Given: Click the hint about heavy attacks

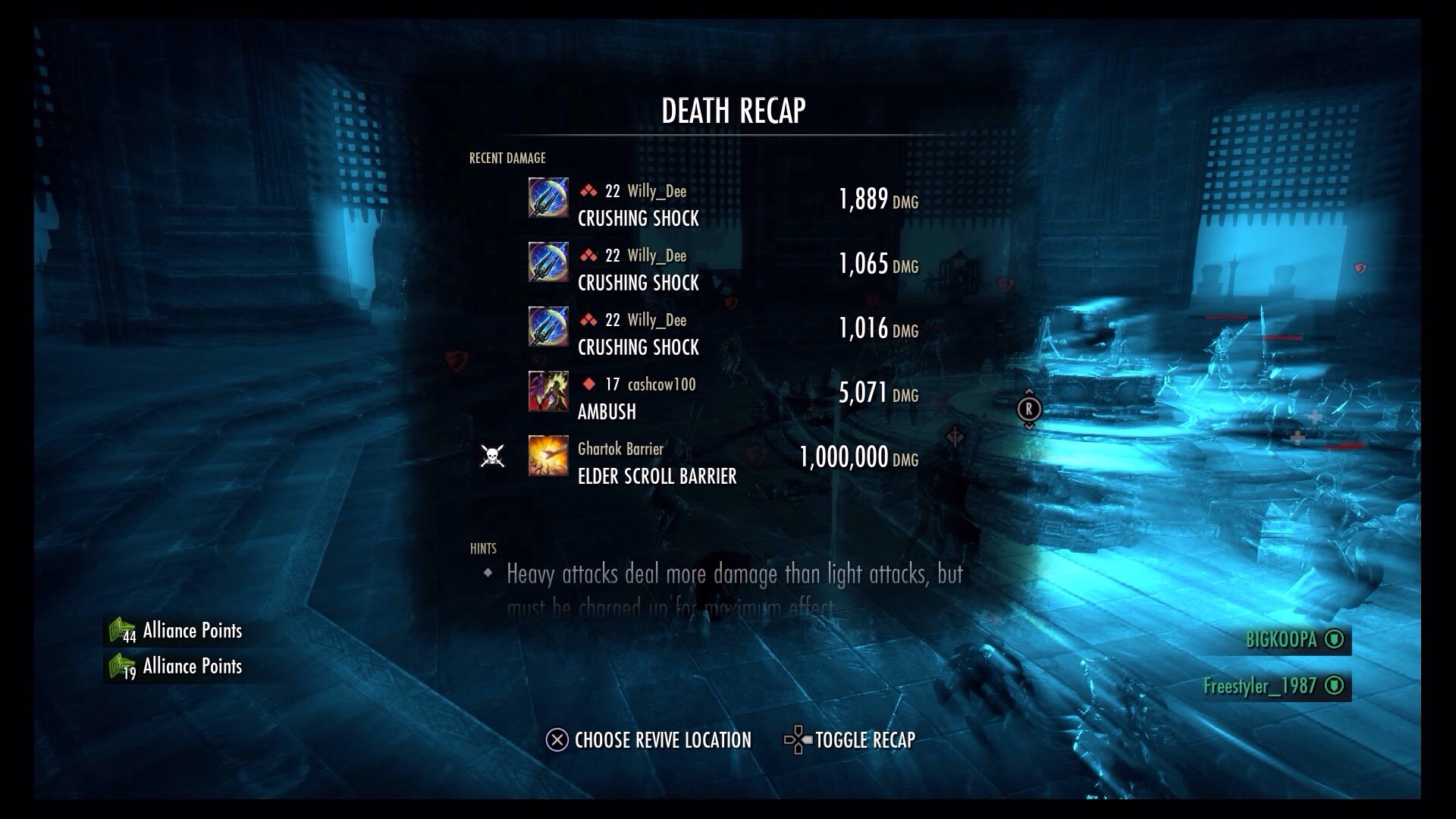Looking at the screenshot, I should 732,574.
